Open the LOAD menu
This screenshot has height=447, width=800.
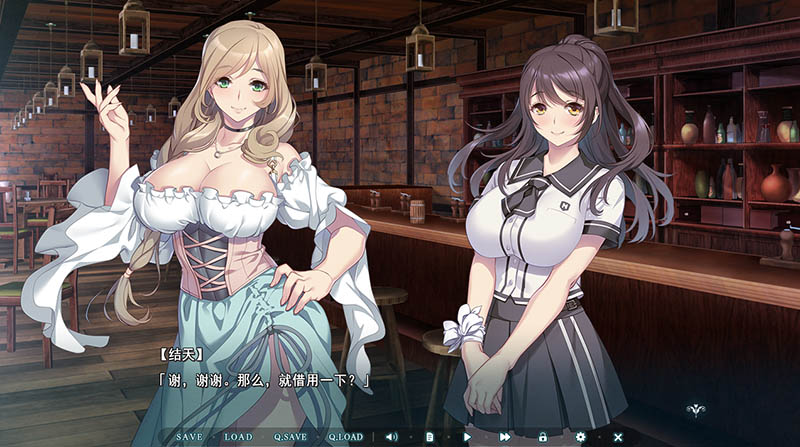tap(238, 437)
